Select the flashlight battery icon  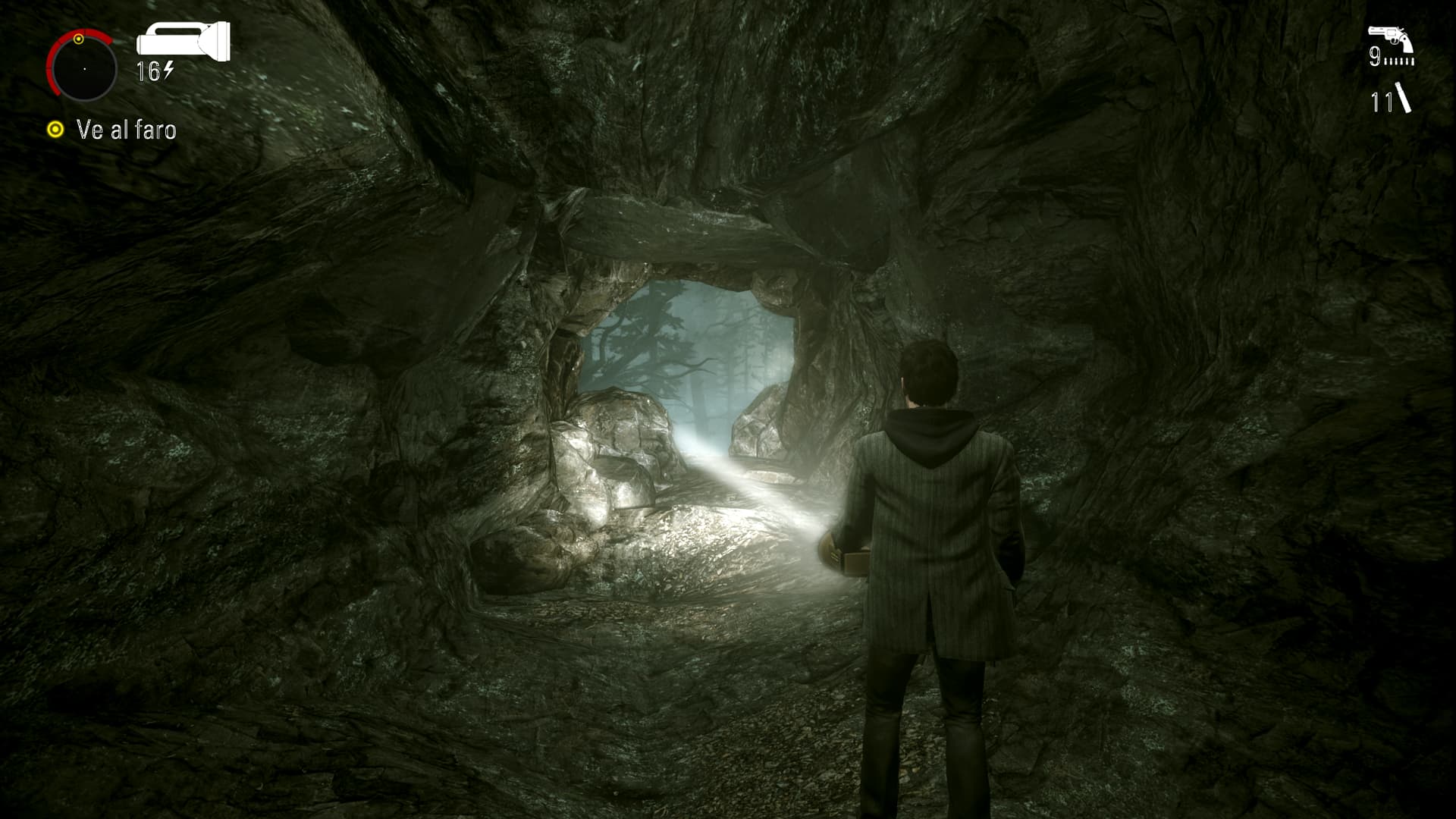click(183, 40)
